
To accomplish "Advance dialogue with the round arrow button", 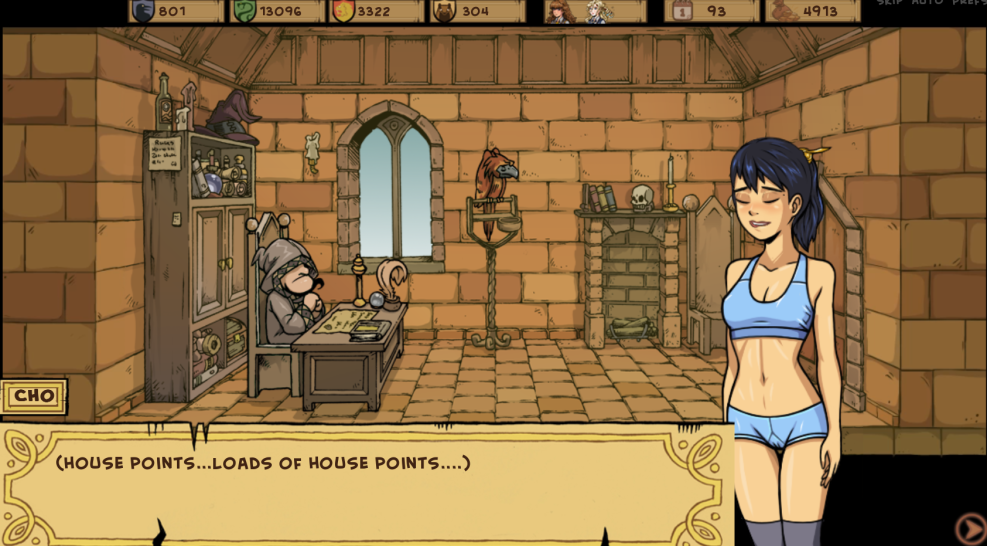I will (x=970, y=528).
